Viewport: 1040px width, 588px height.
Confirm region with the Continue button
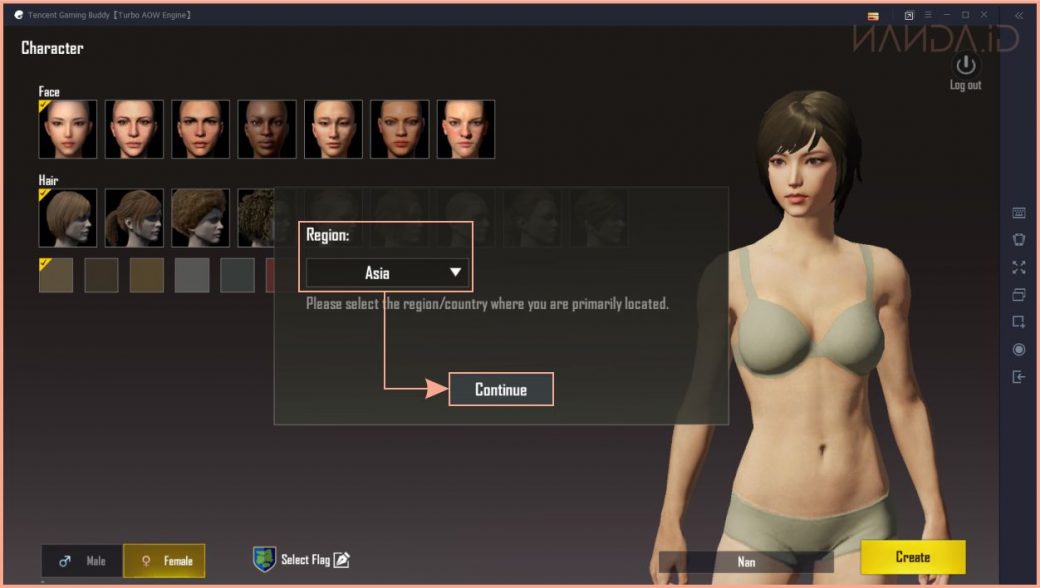[500, 389]
